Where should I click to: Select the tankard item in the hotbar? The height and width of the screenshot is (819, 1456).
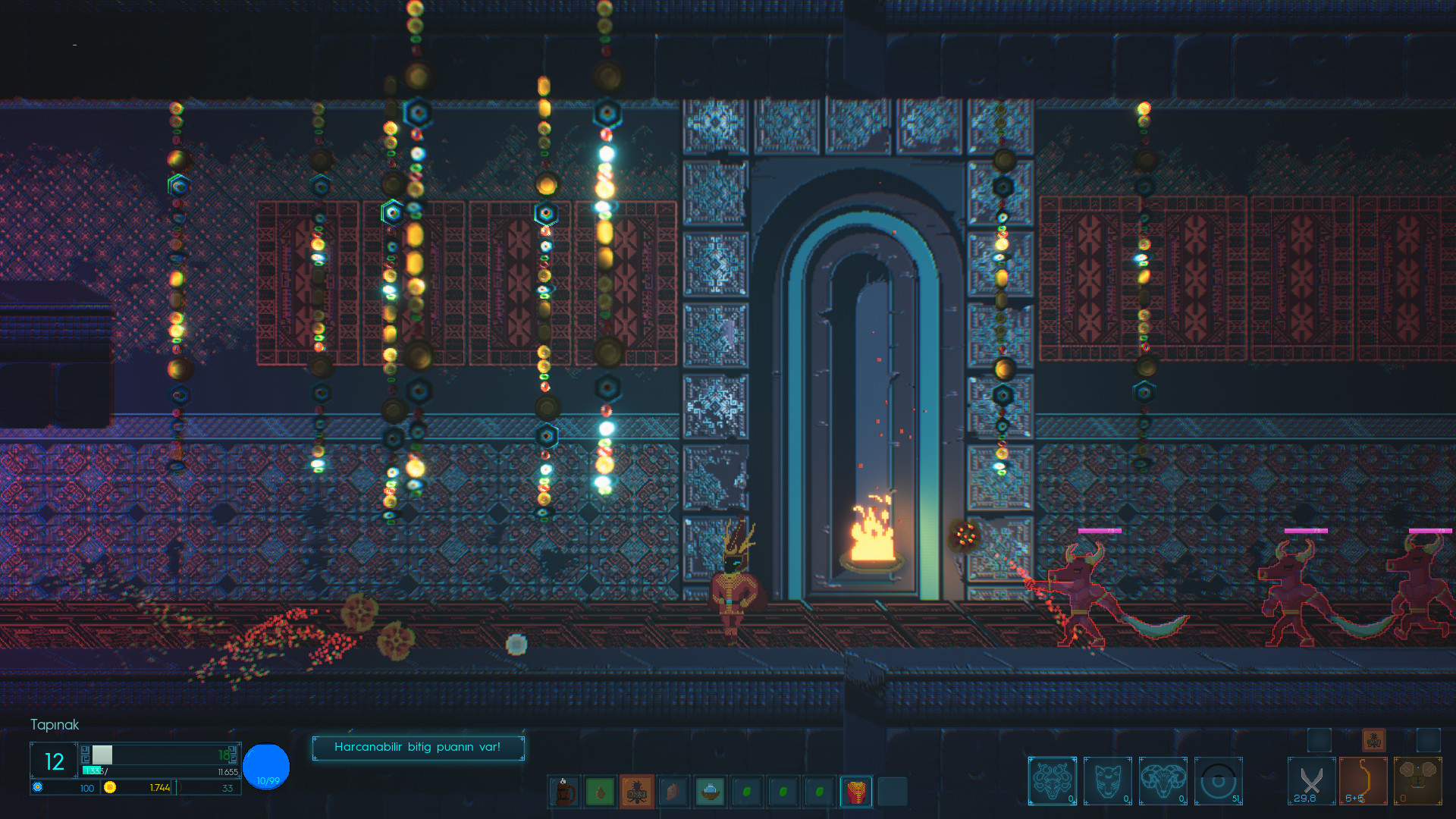point(563,791)
